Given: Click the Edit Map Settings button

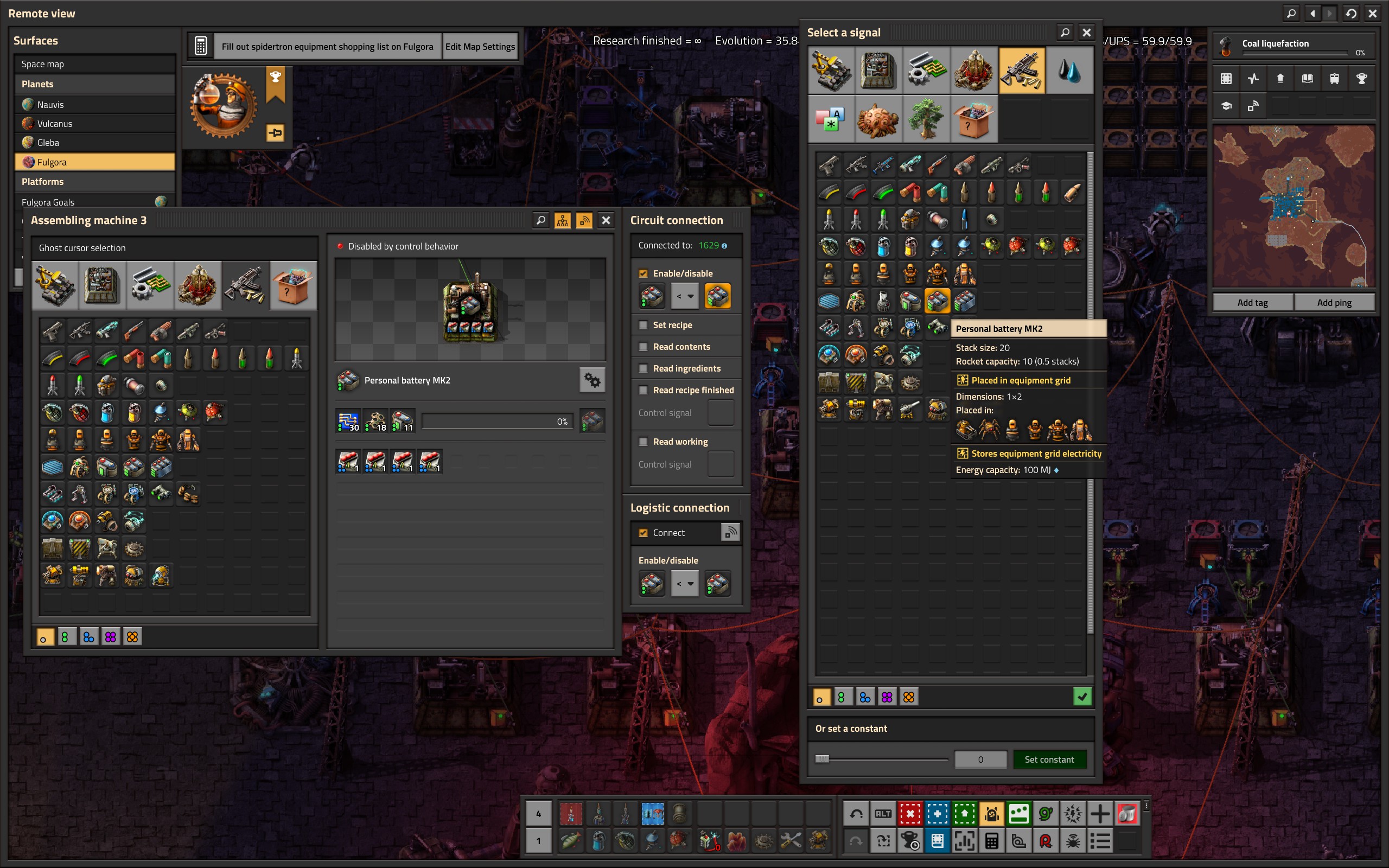Looking at the screenshot, I should coord(480,47).
